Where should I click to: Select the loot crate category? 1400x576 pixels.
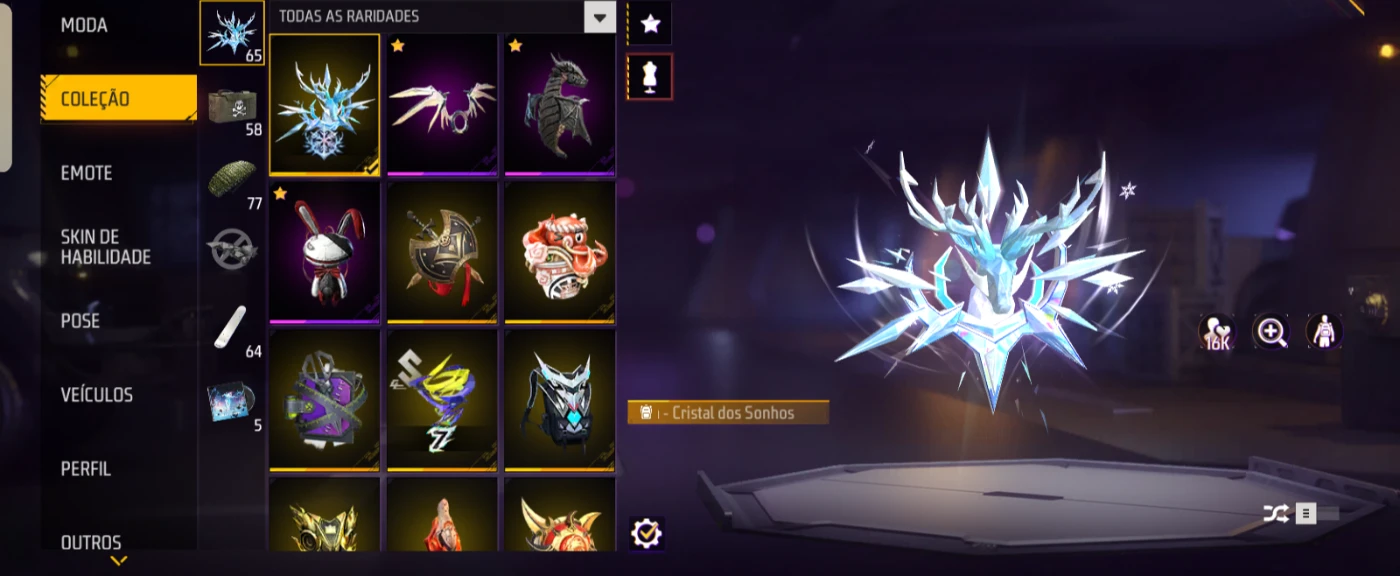click(x=232, y=106)
